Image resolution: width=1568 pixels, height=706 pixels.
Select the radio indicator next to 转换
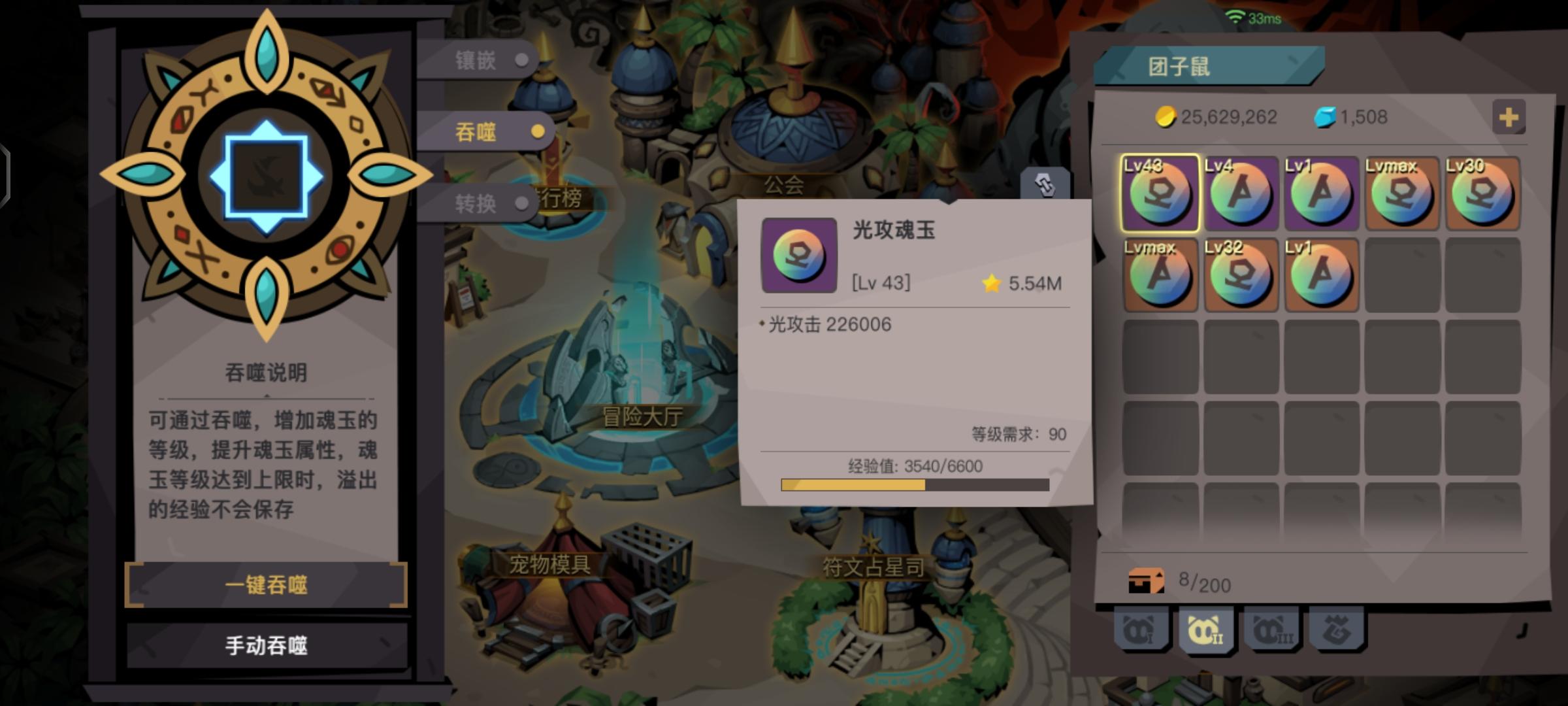pyautogui.click(x=521, y=204)
